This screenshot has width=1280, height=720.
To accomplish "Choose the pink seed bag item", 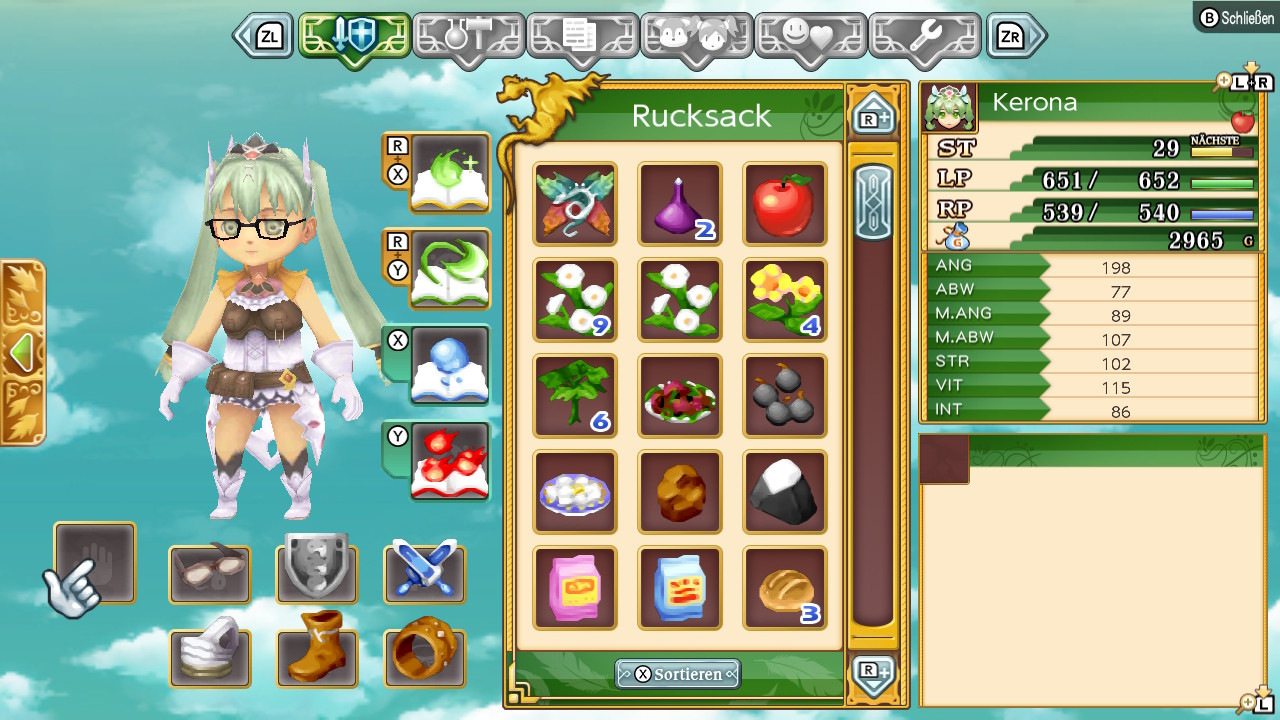I will [575, 587].
